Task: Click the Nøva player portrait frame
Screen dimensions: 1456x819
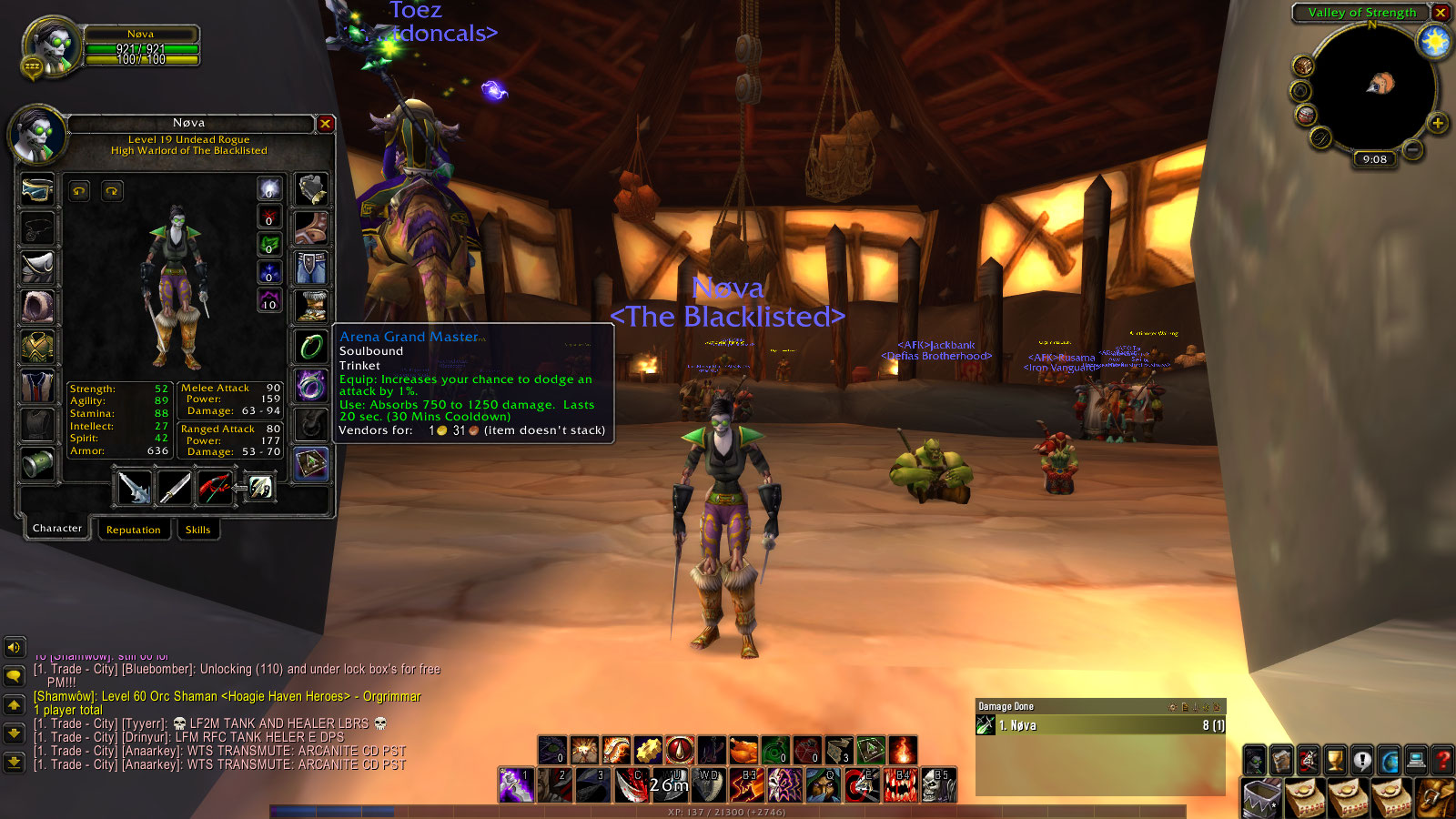Action: [53, 44]
